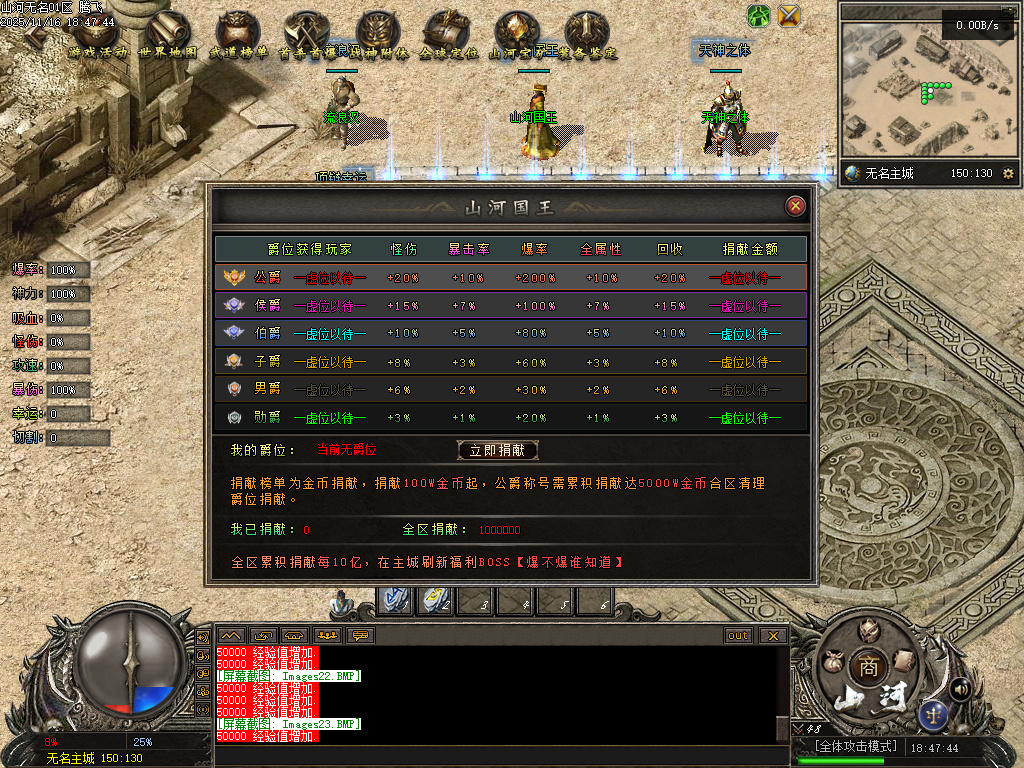Click the 商 shop button
Screen dimensions: 1024x768
pos(868,668)
